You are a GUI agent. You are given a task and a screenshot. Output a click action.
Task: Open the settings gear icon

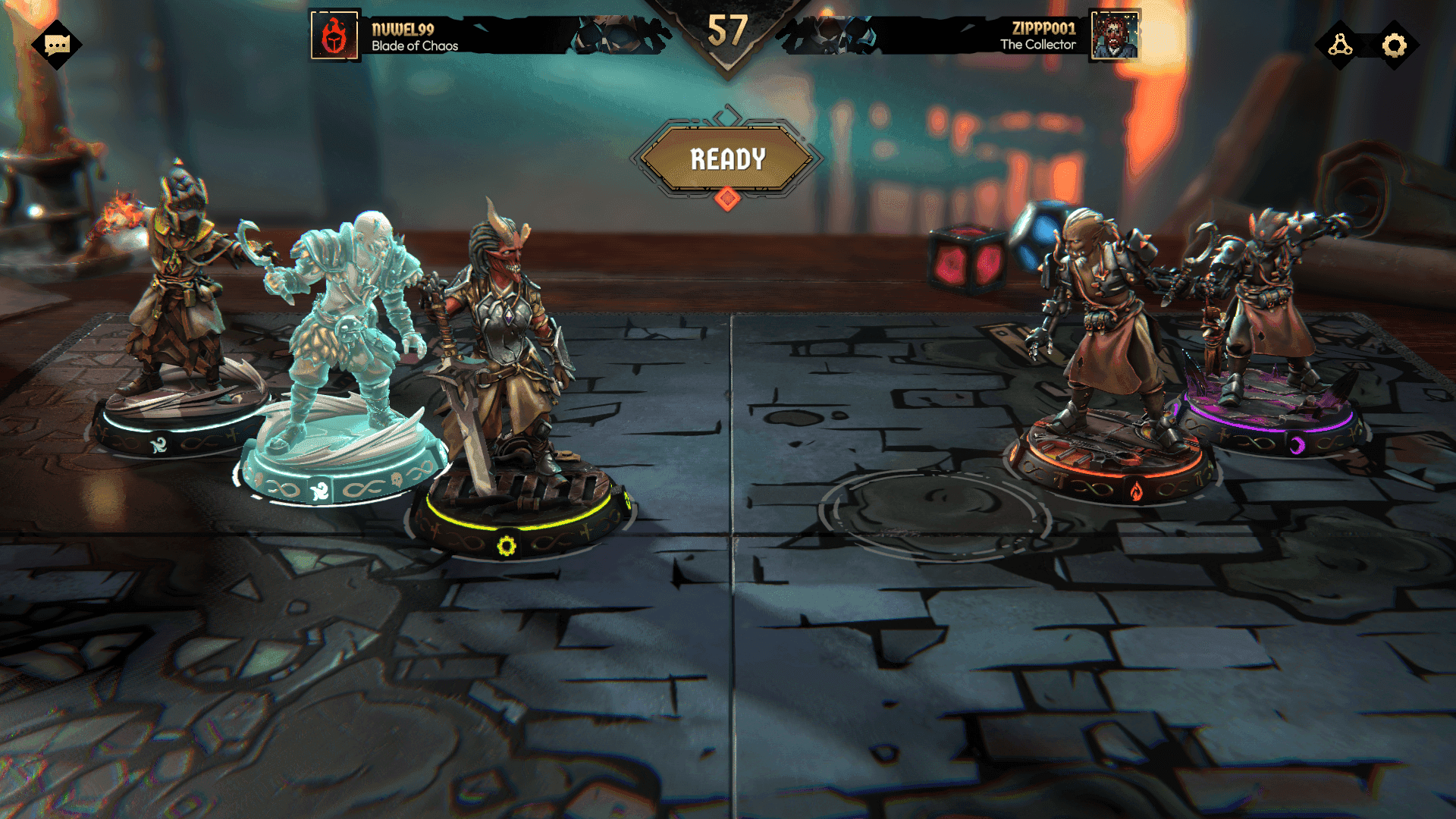coord(1394,45)
